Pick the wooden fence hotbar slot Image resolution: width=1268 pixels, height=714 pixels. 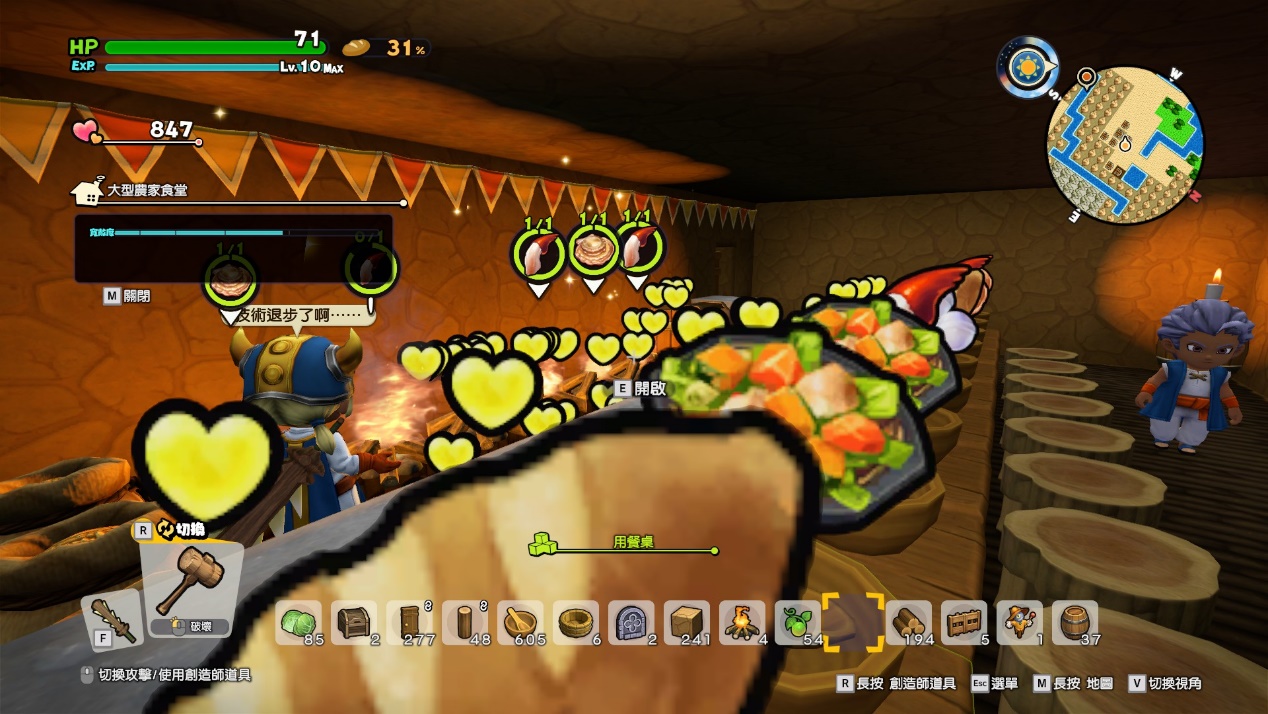(964, 622)
